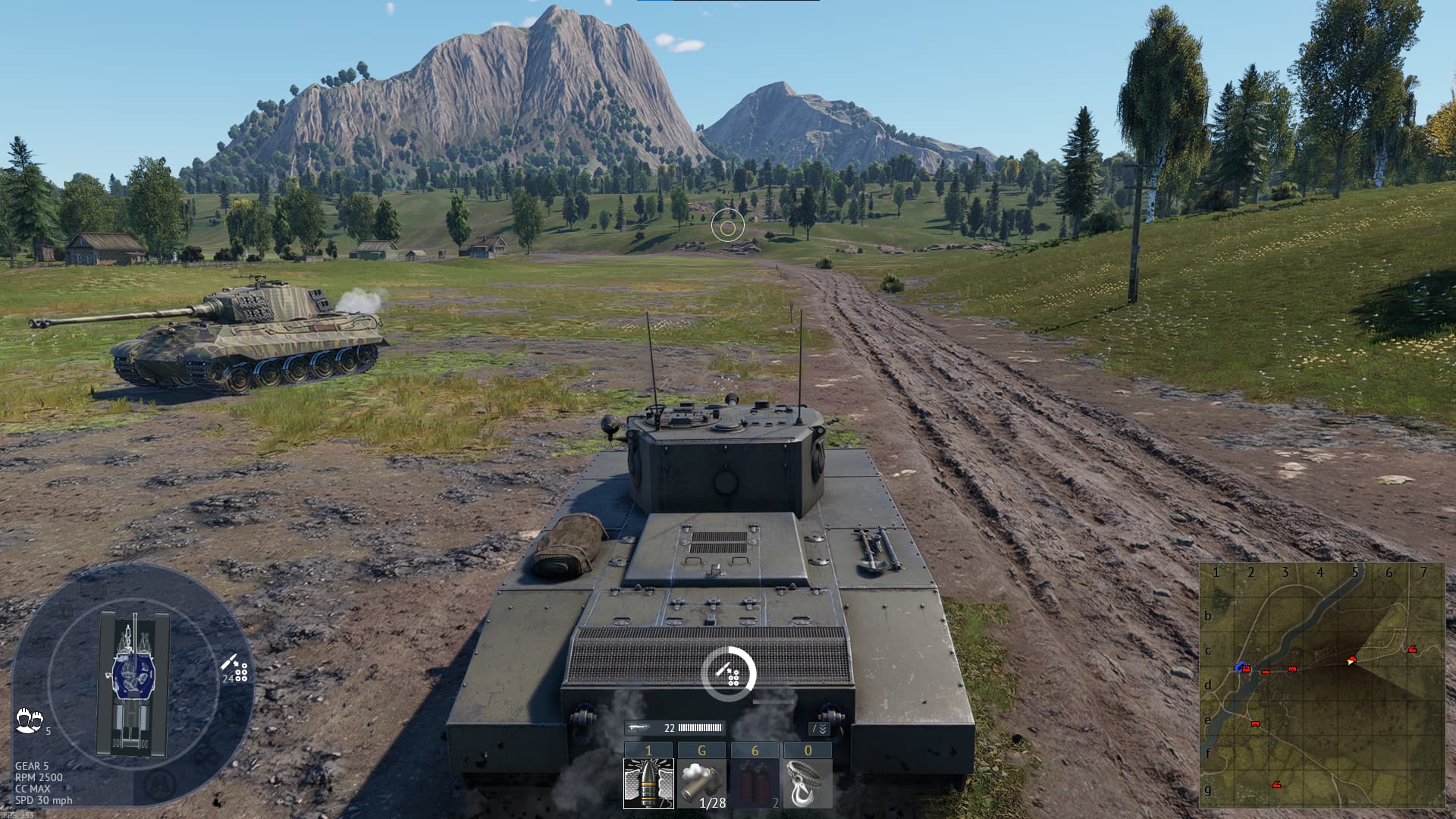Viewport: 1456px width, 819px height.
Task: Activate the tow rope hook
Action: pos(808,783)
